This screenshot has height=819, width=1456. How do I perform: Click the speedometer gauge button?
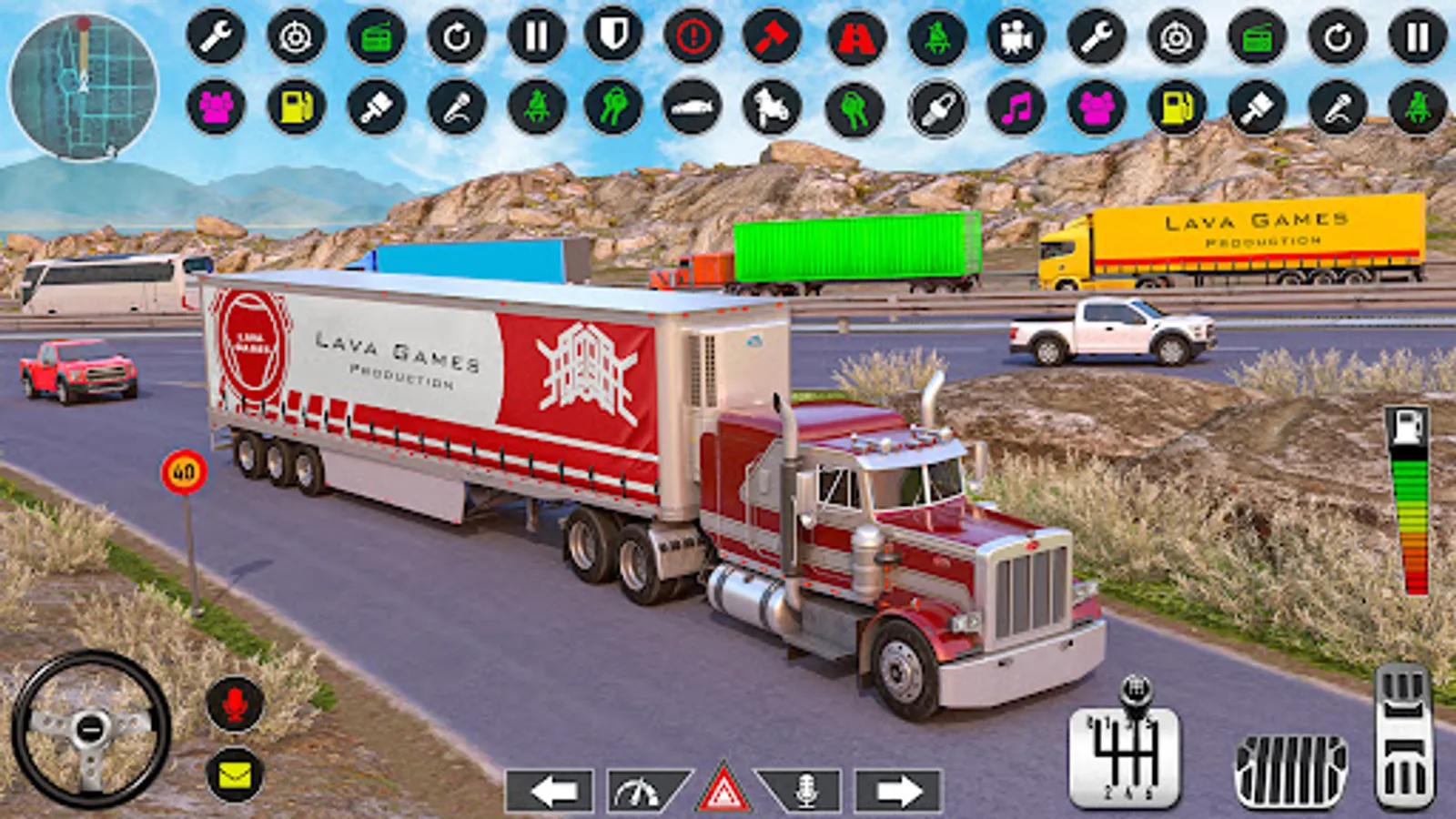point(642,791)
